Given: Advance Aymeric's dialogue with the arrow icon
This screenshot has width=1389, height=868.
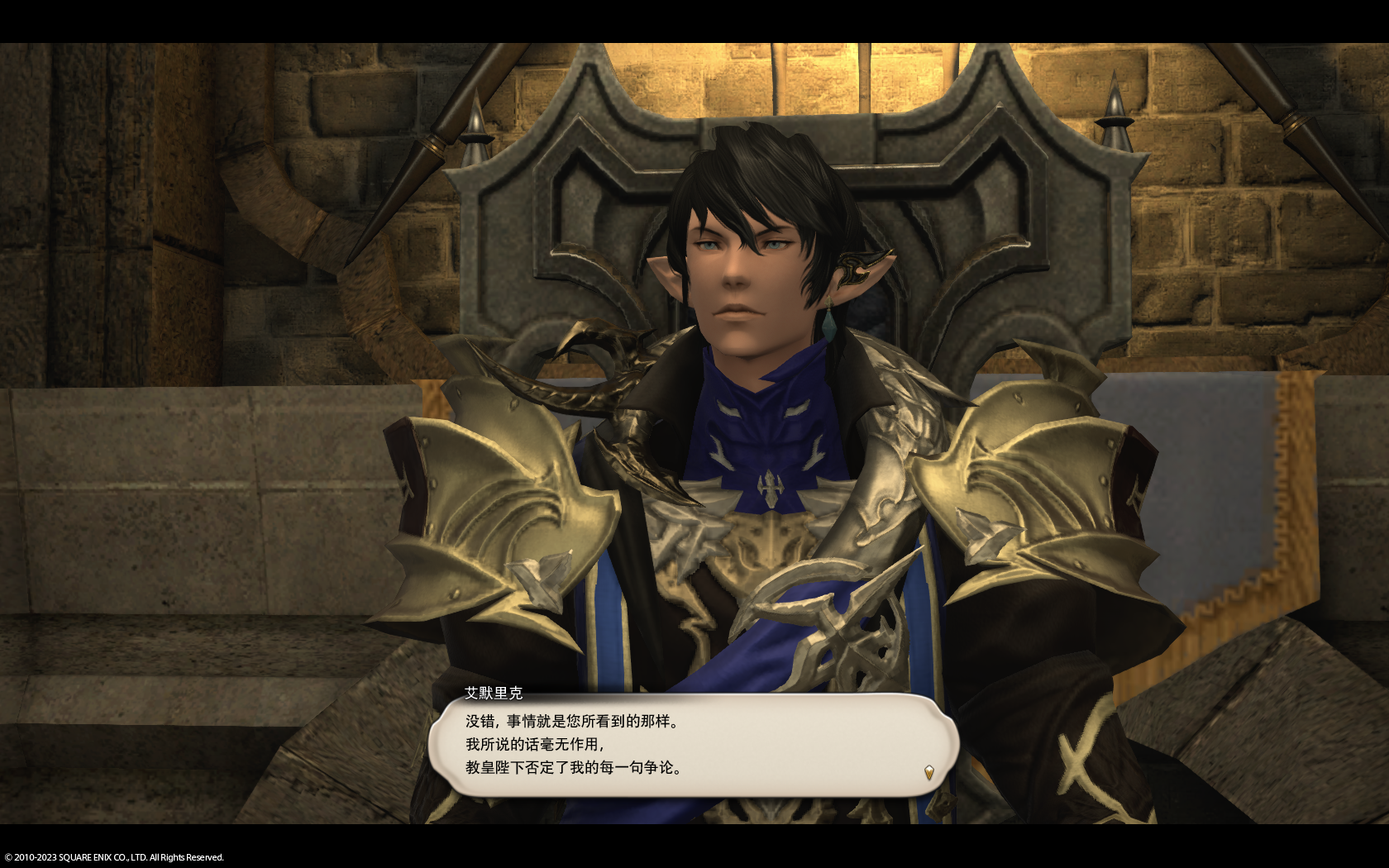Looking at the screenshot, I should coord(928,773).
